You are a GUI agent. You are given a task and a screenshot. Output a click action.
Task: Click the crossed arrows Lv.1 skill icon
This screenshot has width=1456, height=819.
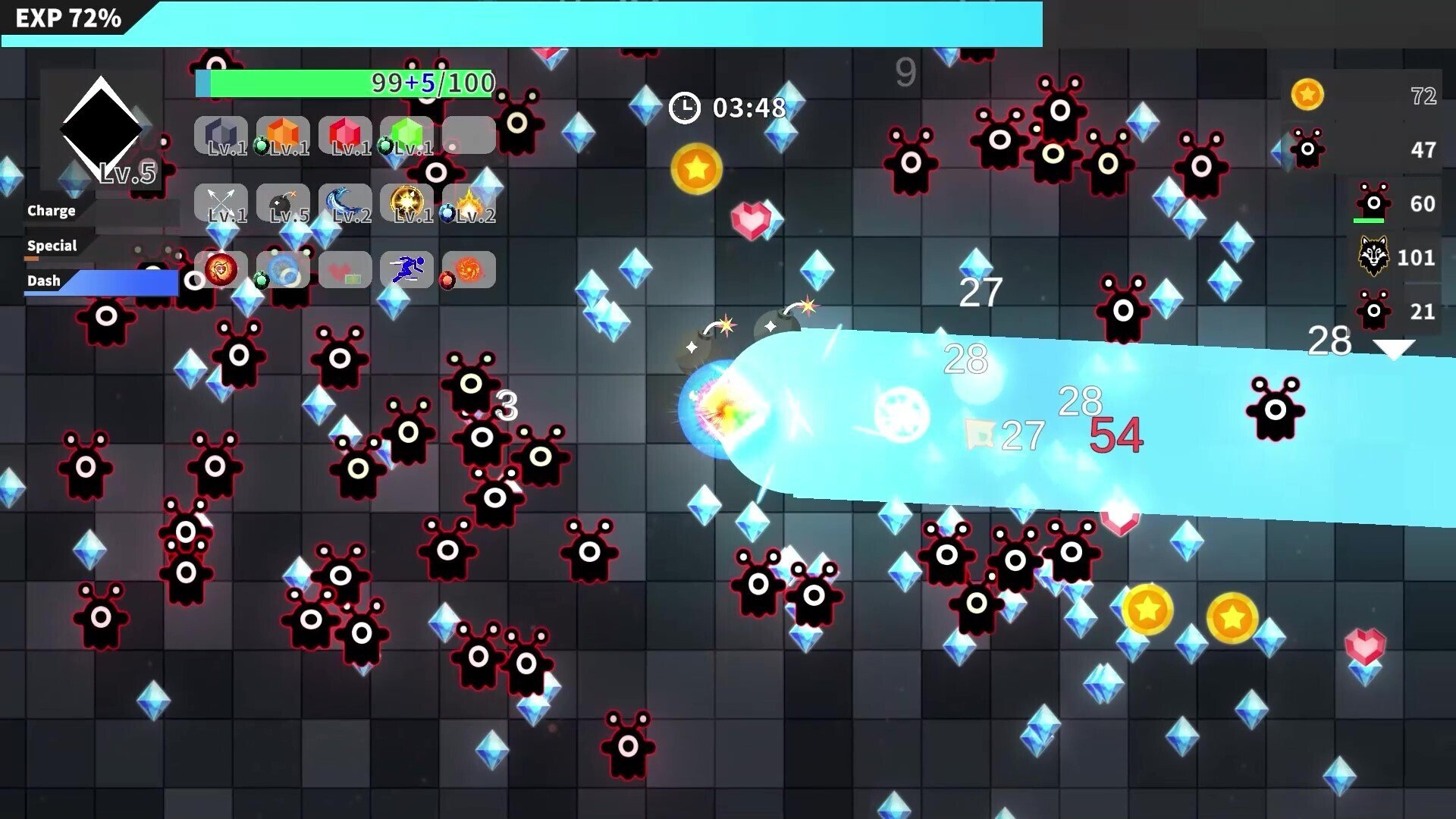[221, 202]
